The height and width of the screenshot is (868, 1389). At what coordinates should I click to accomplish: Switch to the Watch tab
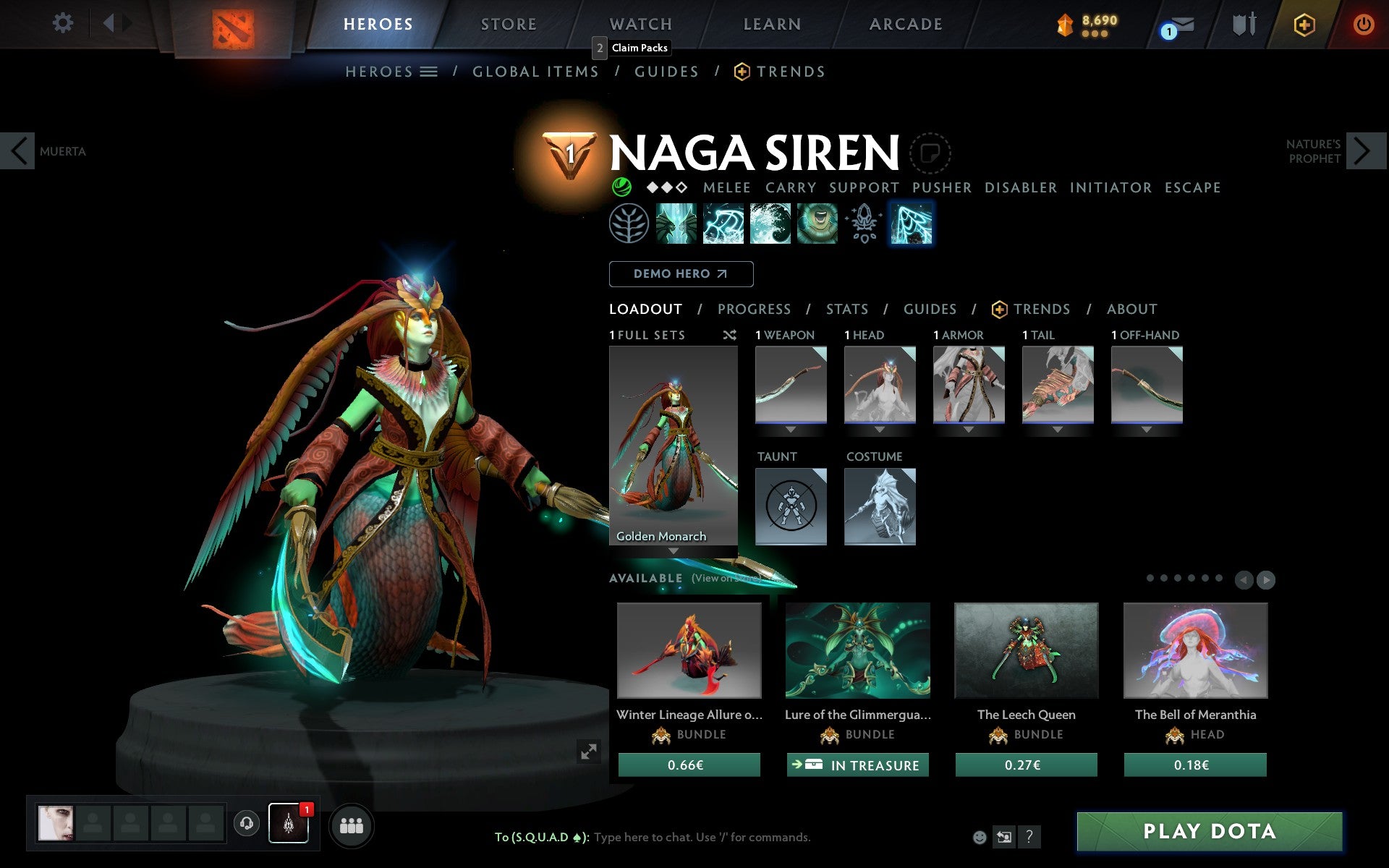pos(640,24)
